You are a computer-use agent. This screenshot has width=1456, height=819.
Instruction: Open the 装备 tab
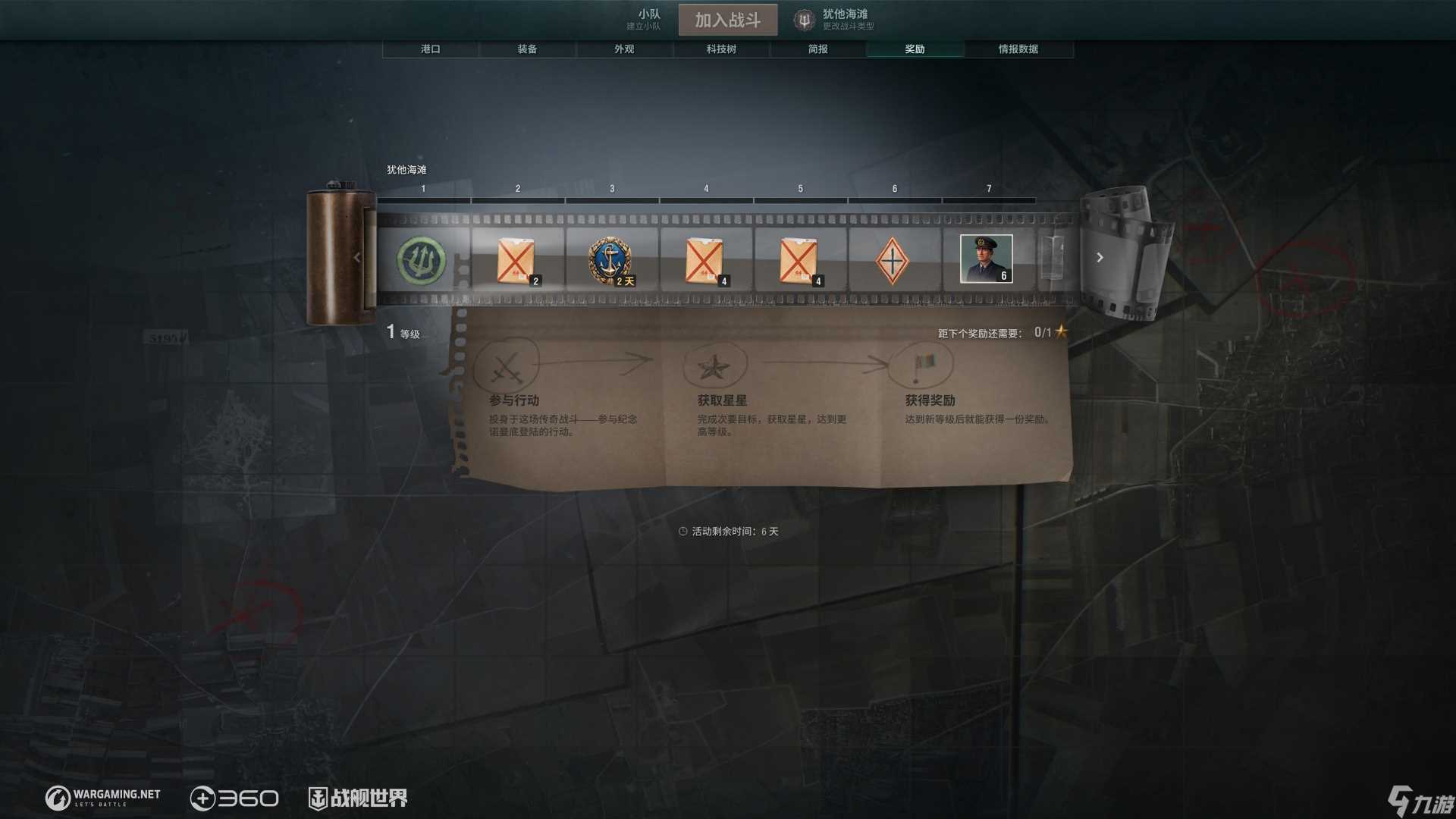pyautogui.click(x=527, y=49)
